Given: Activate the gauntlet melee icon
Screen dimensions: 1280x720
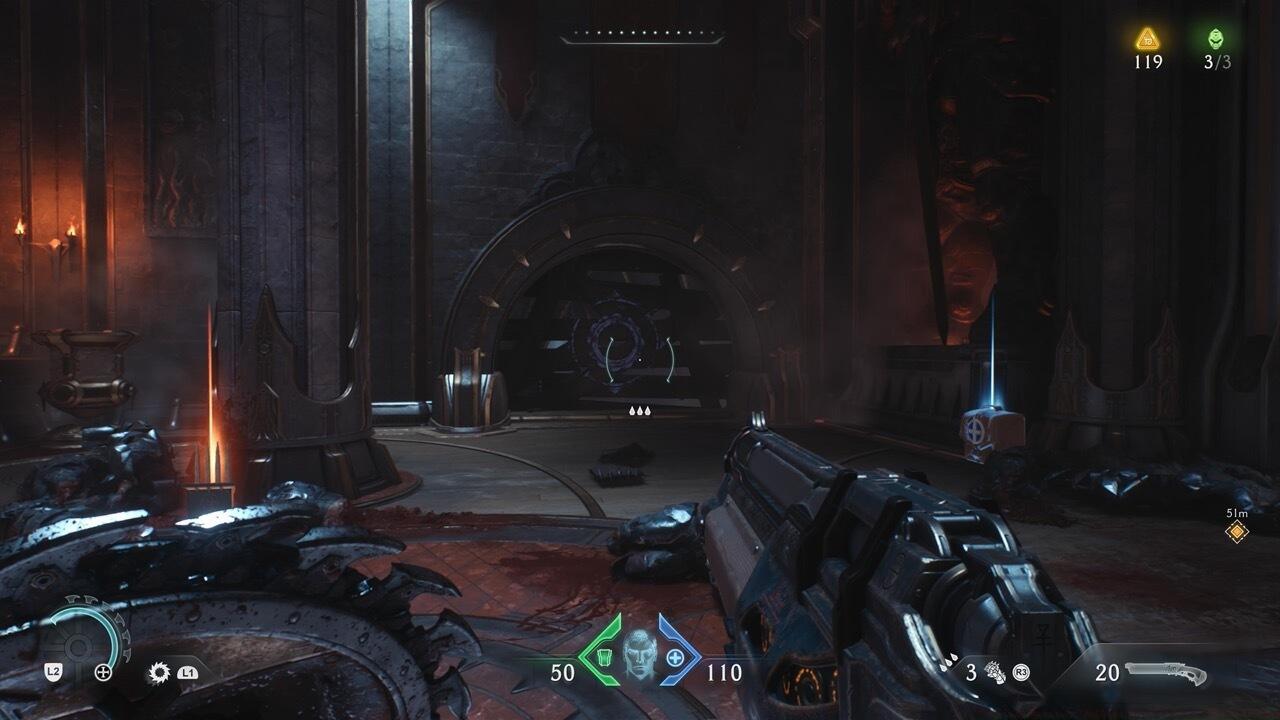Looking at the screenshot, I should click(x=995, y=672).
